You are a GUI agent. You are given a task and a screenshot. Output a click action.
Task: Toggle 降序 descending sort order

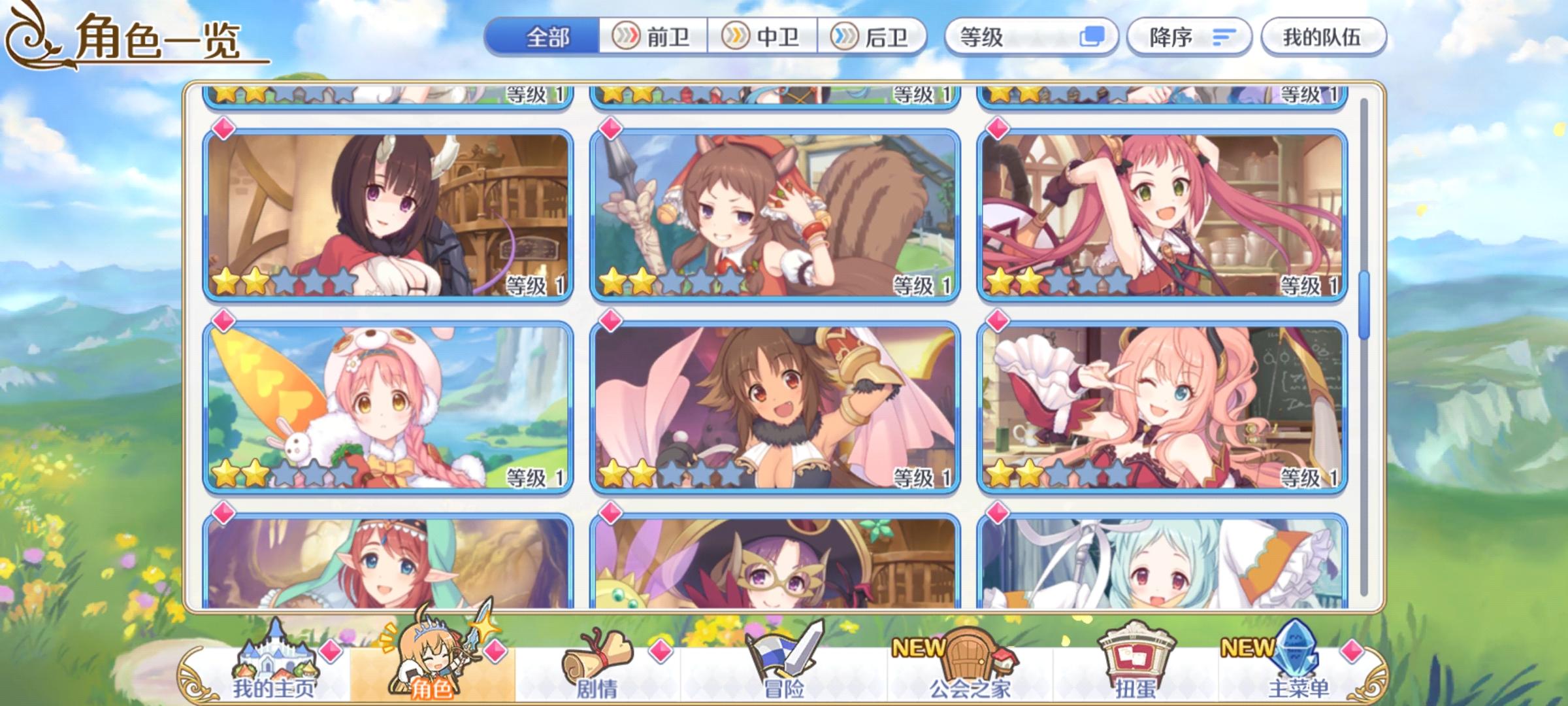point(1190,37)
